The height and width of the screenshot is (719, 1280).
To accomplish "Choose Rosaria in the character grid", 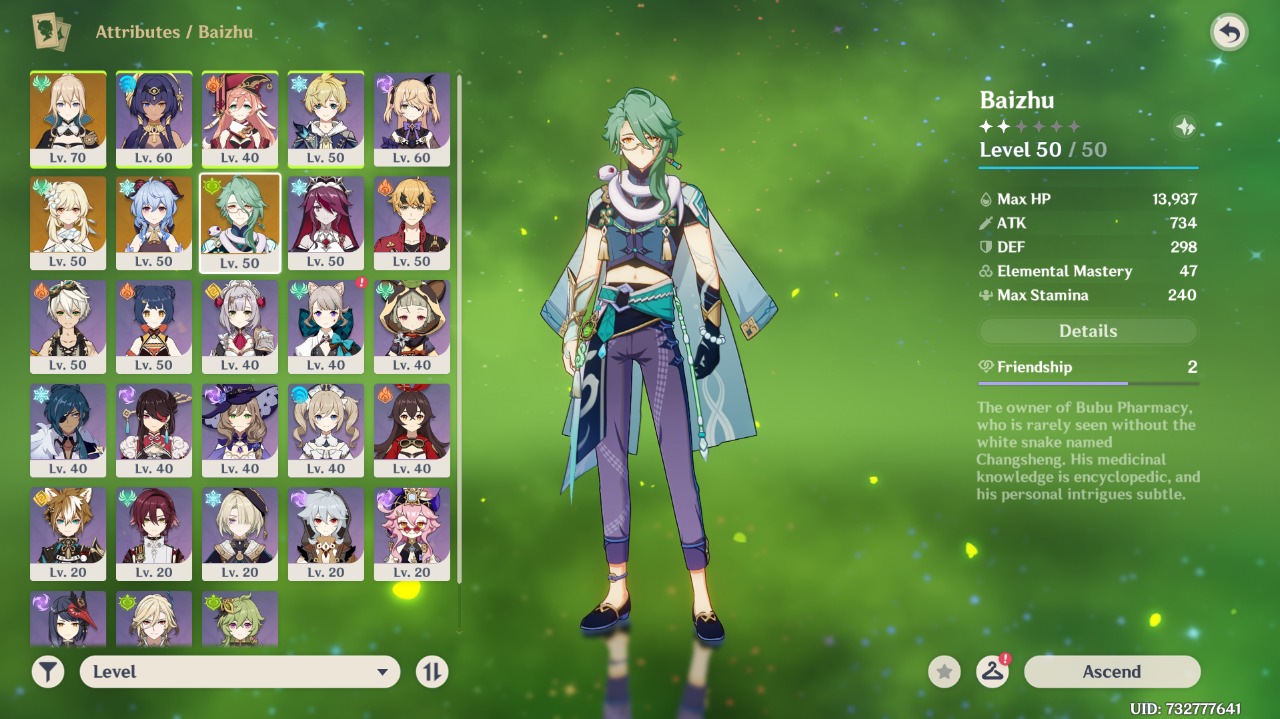I will (326, 222).
